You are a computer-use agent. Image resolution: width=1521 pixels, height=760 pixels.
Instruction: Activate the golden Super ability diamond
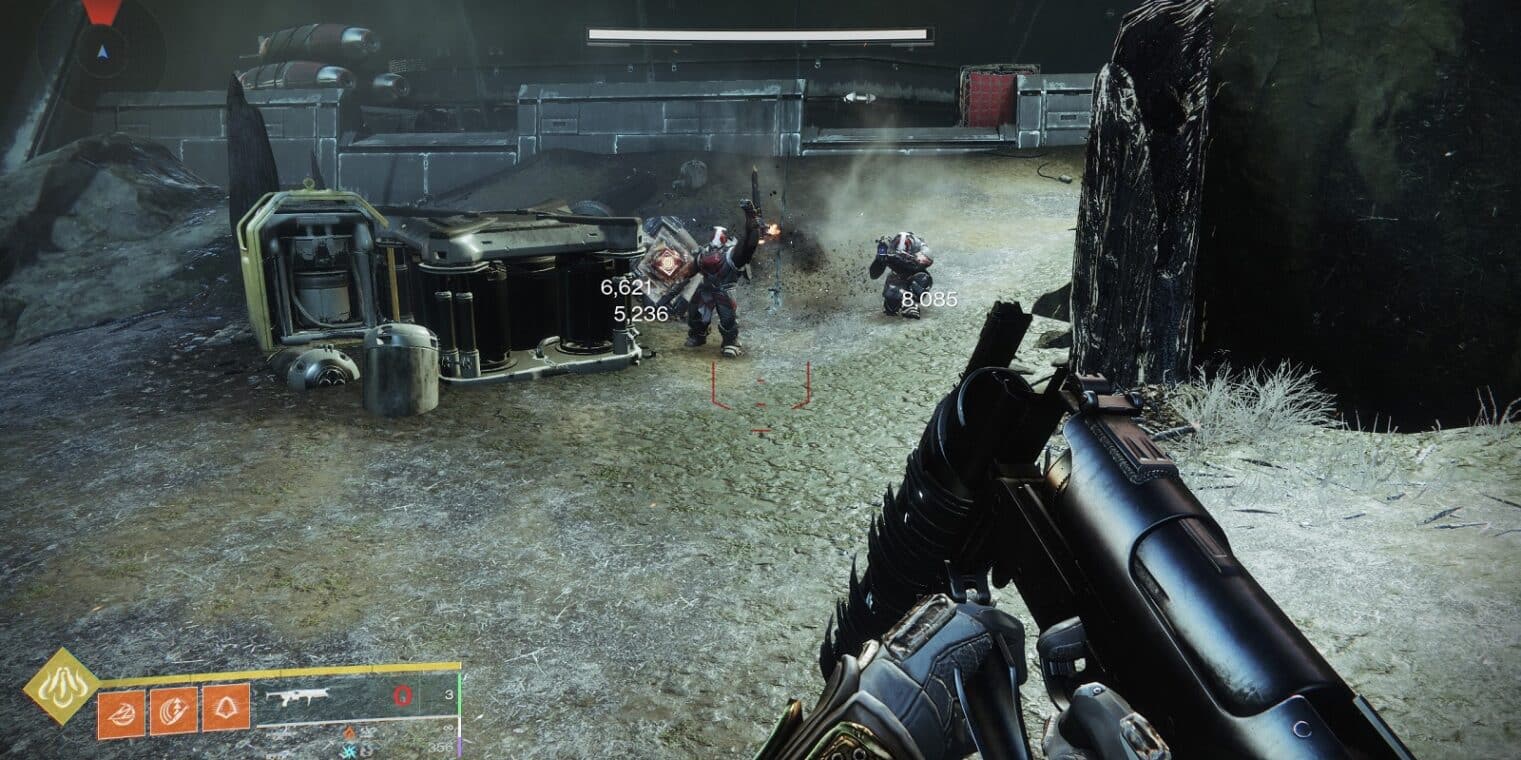[61, 686]
